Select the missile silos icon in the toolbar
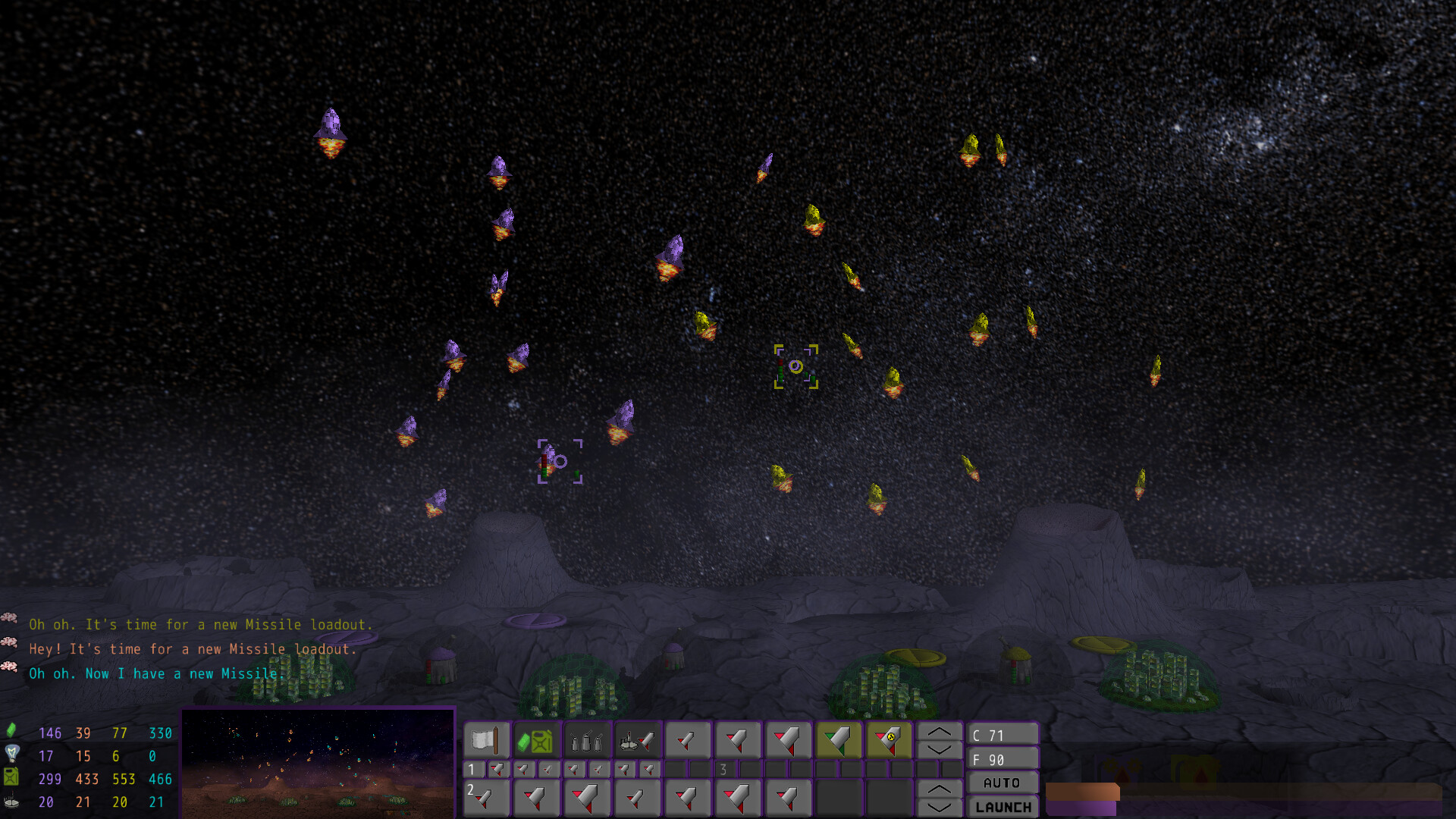 click(x=586, y=739)
